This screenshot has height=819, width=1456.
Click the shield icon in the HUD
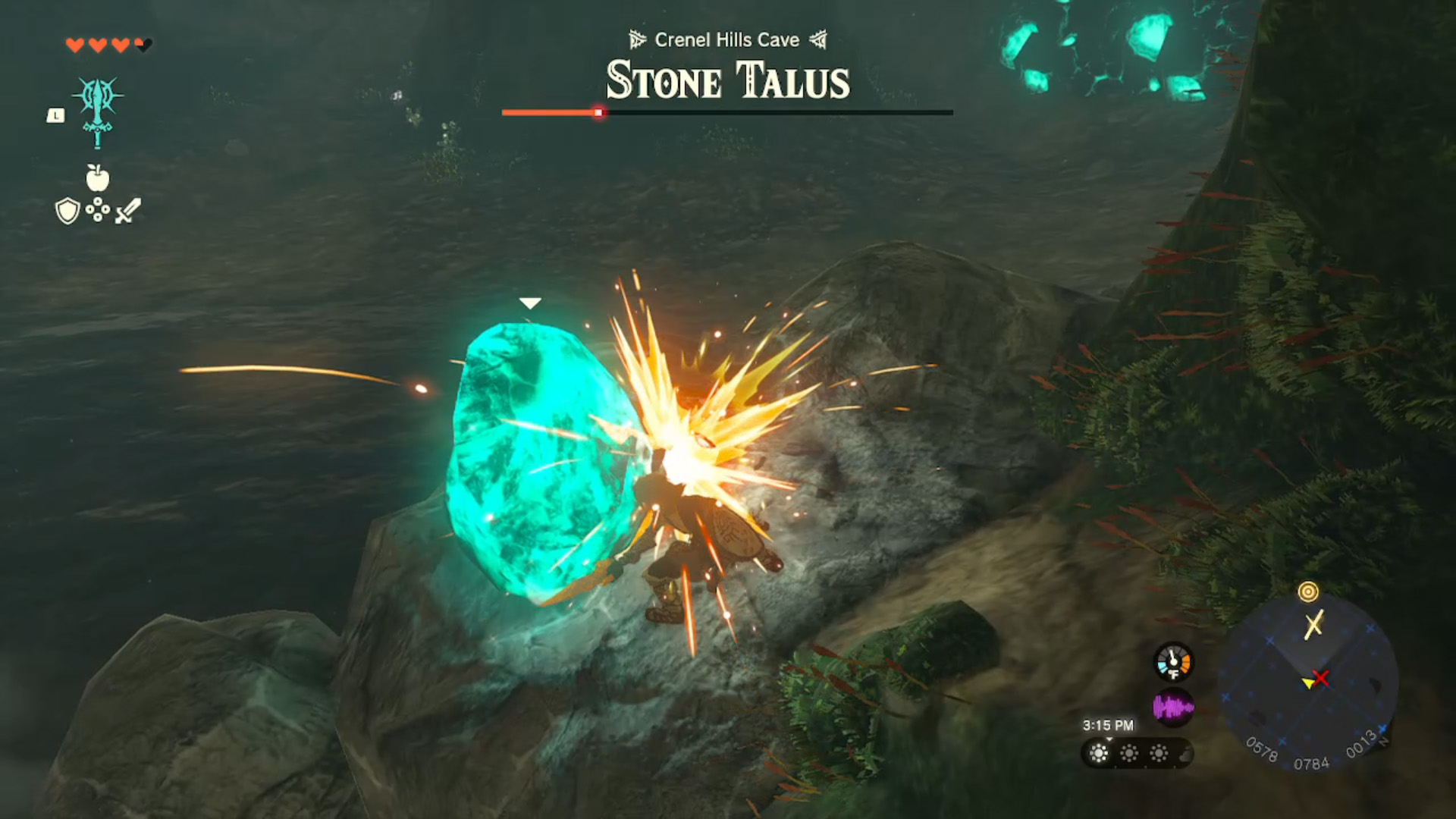66,209
